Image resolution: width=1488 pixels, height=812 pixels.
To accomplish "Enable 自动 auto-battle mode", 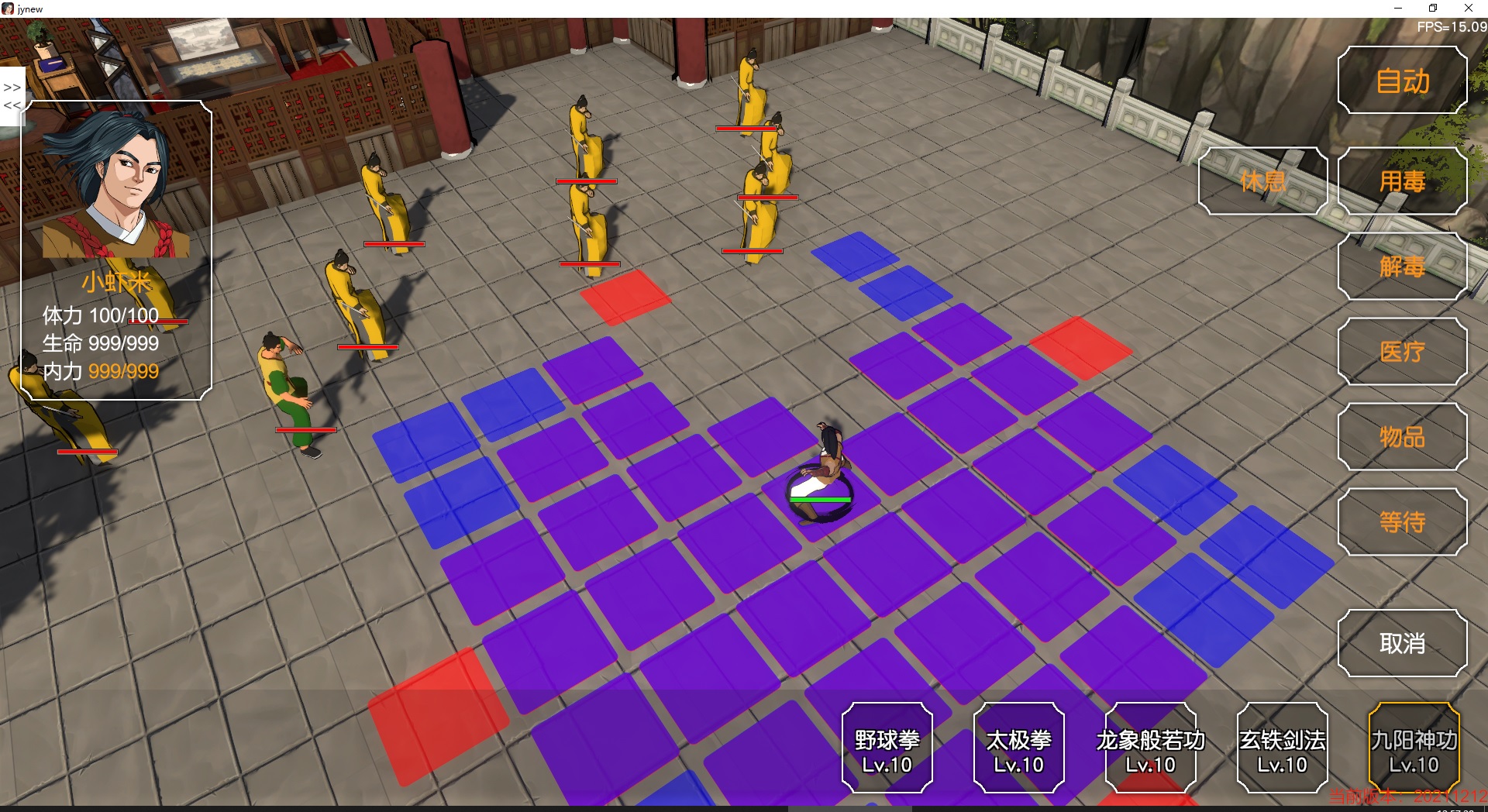I will pos(1403,81).
